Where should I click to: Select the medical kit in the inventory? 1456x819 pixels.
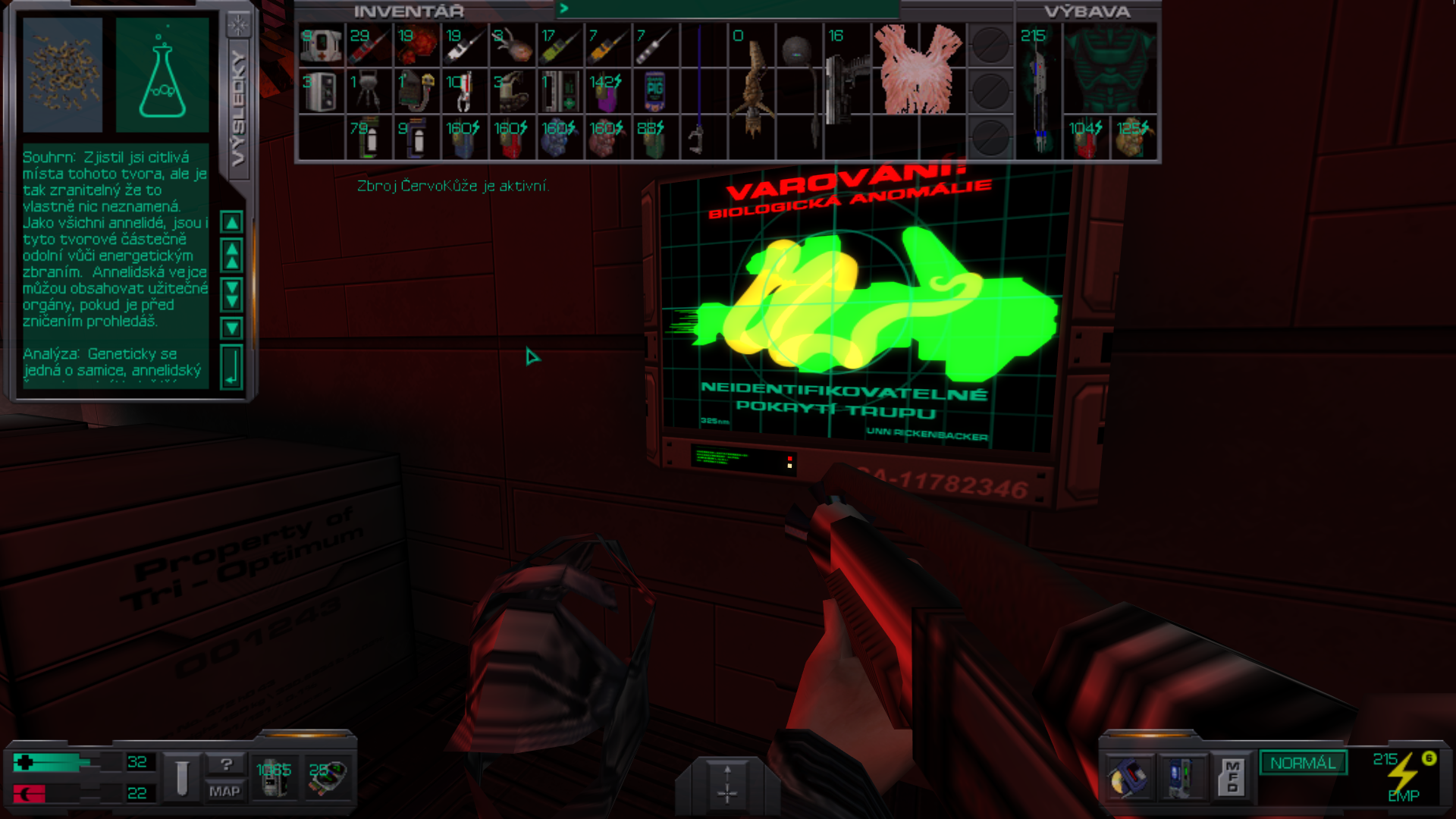coord(322,45)
